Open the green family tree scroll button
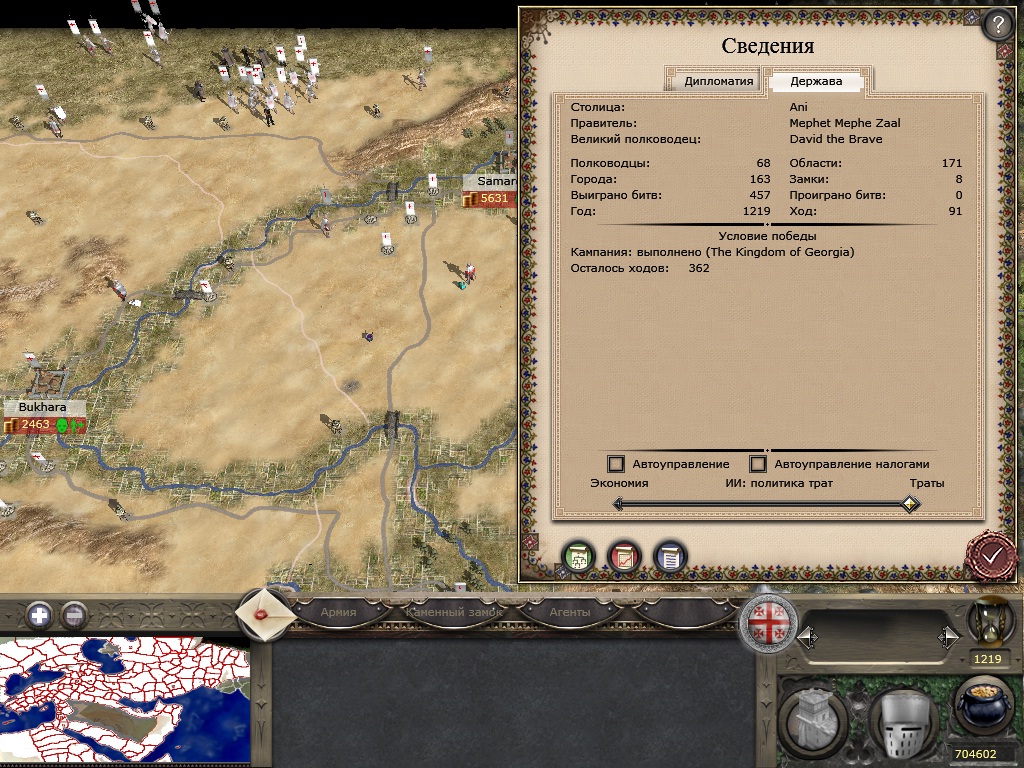Image resolution: width=1024 pixels, height=768 pixels. [578, 557]
